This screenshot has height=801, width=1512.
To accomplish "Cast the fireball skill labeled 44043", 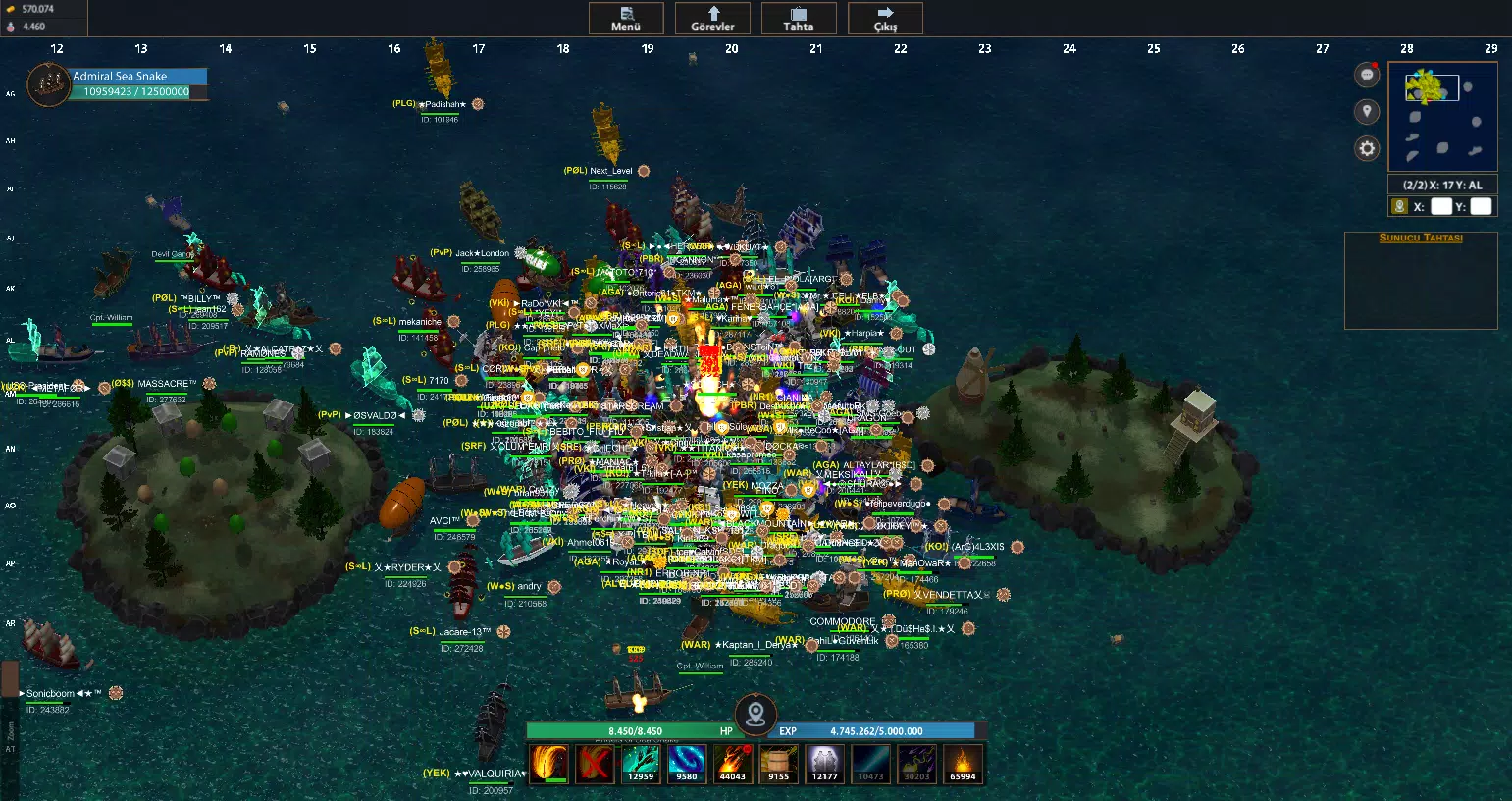I will (731, 764).
